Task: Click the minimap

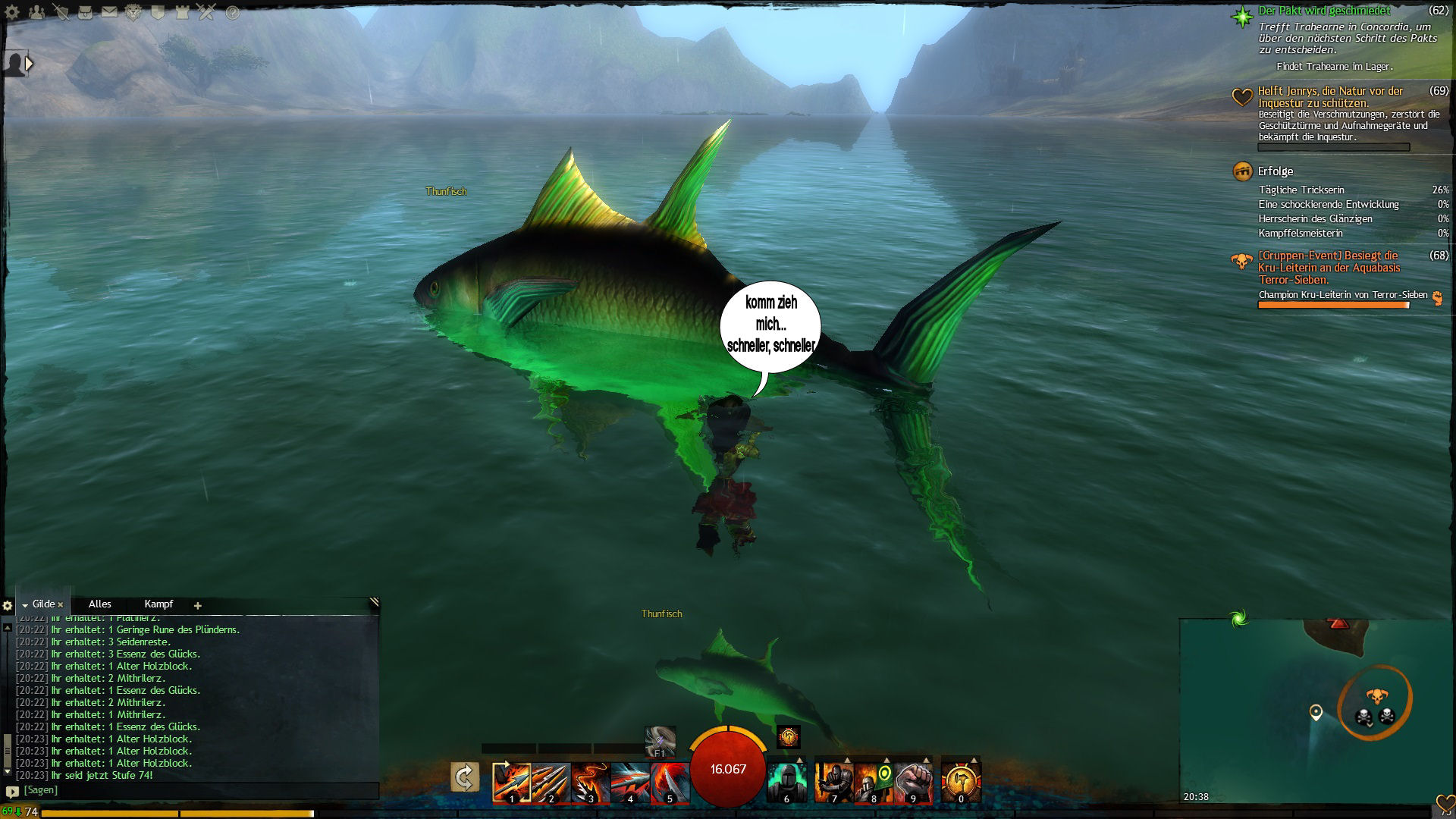Action: [x=1316, y=713]
